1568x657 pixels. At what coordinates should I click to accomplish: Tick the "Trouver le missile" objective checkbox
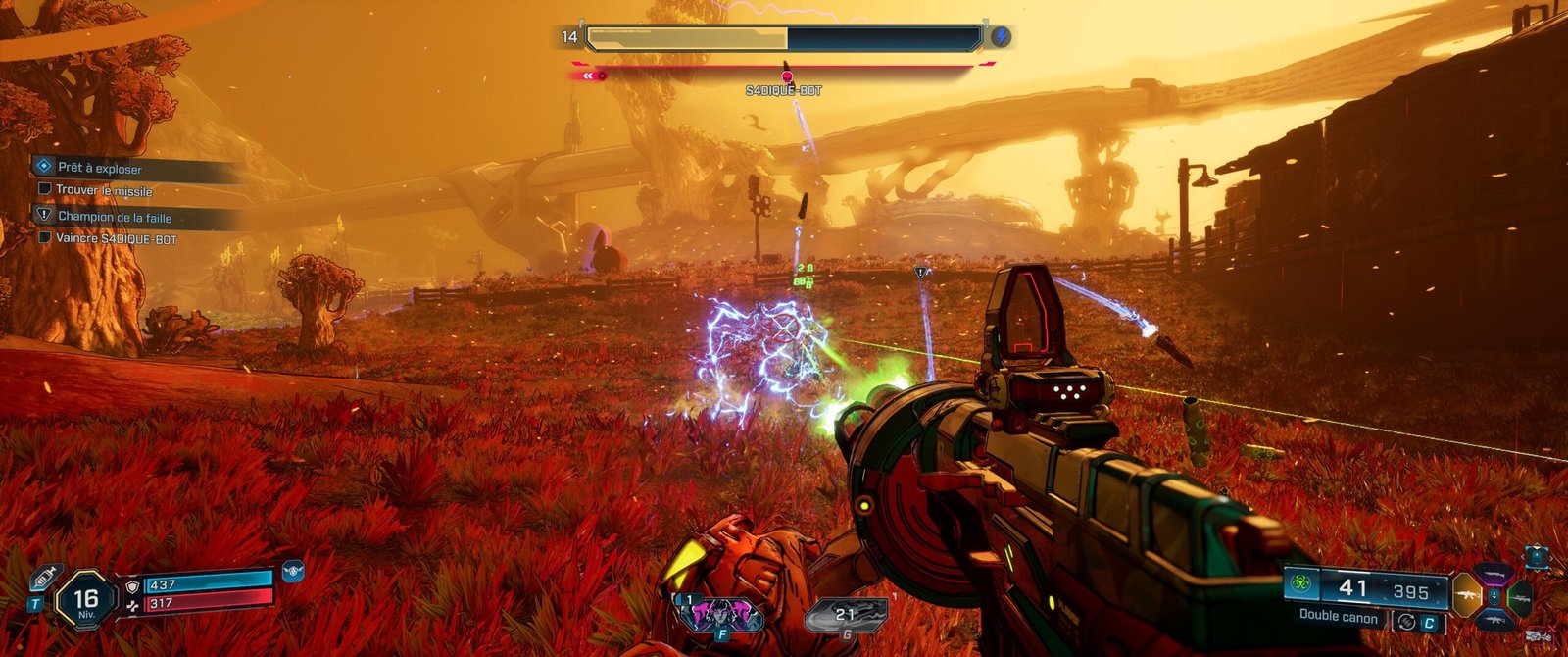pos(44,190)
